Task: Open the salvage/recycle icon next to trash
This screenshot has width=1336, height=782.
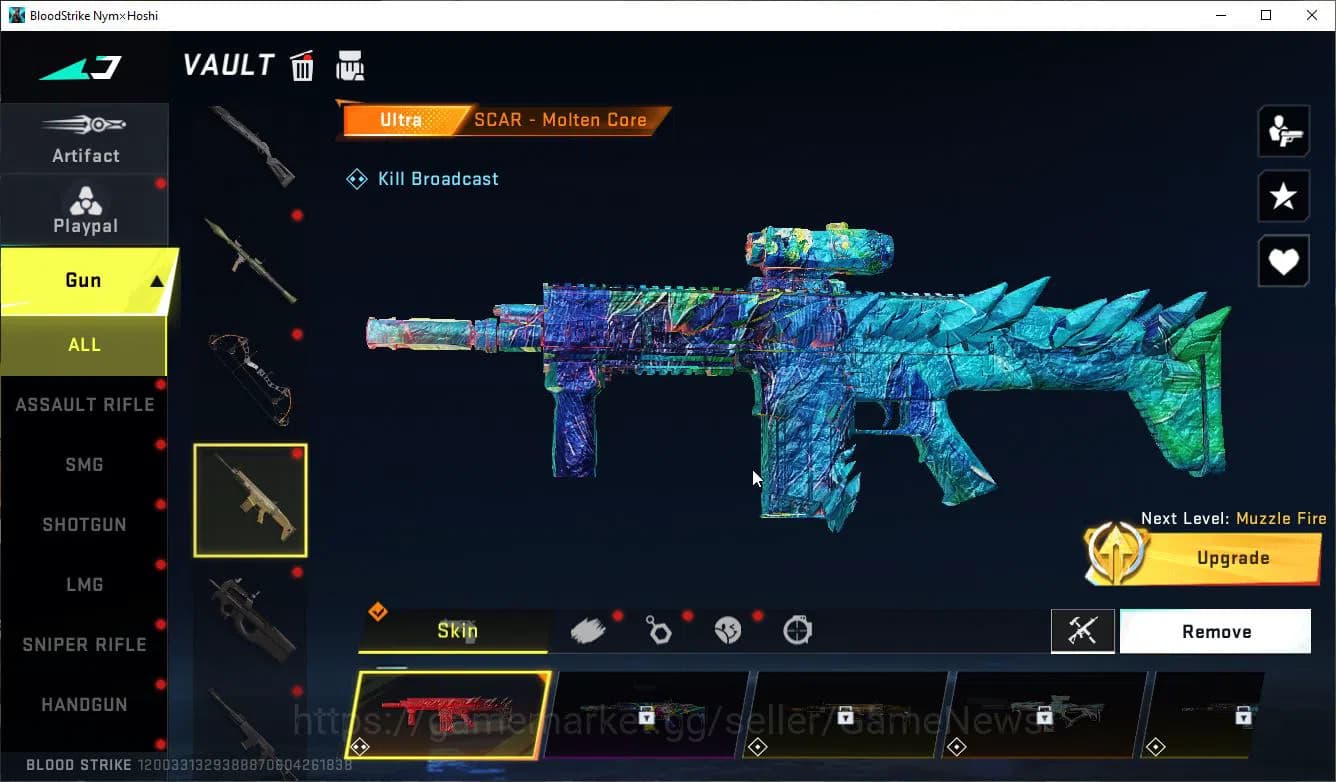Action: click(350, 65)
